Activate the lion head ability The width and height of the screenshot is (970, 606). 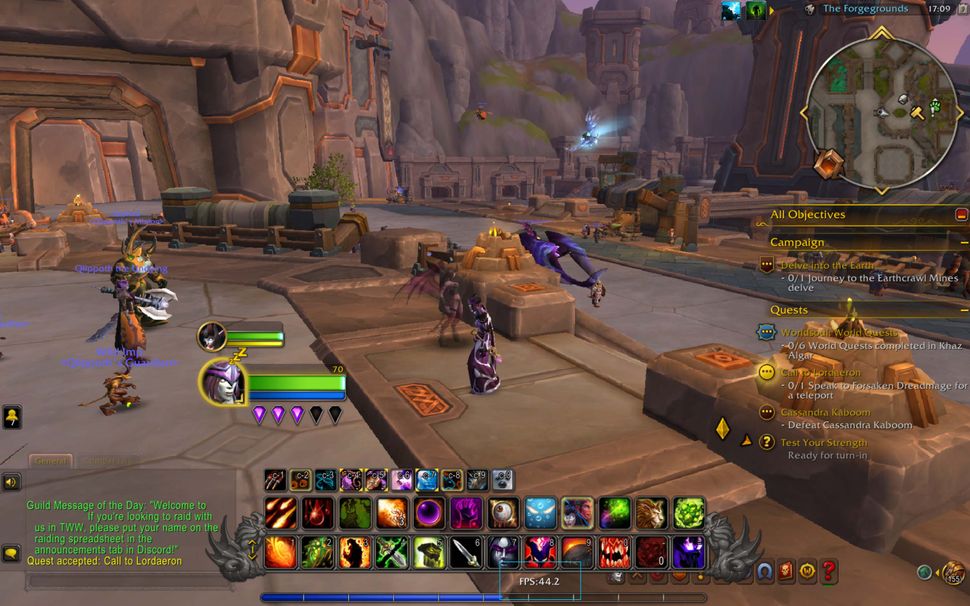pyautogui.click(x=652, y=513)
